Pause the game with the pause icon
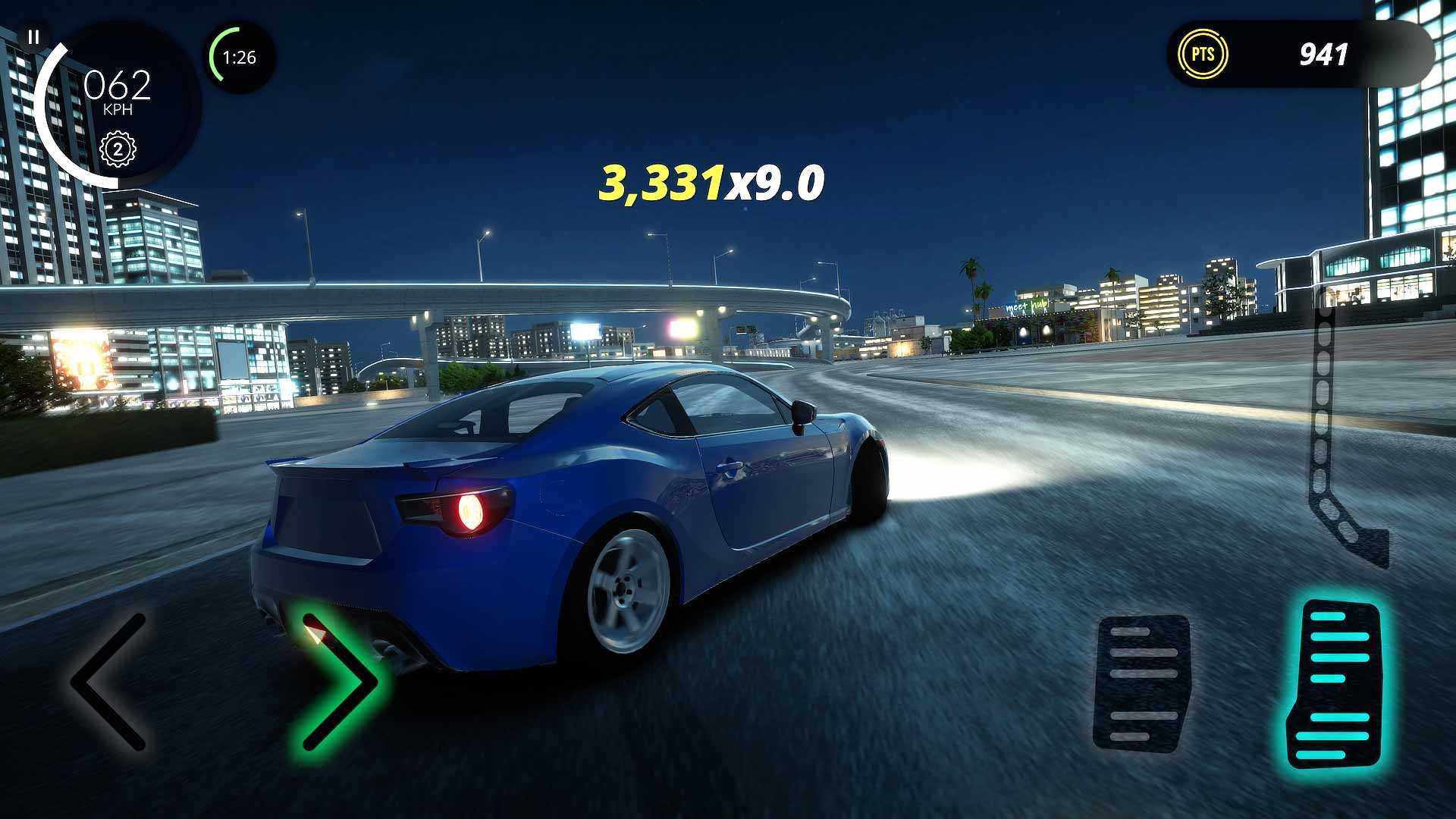1456x819 pixels. [33, 36]
